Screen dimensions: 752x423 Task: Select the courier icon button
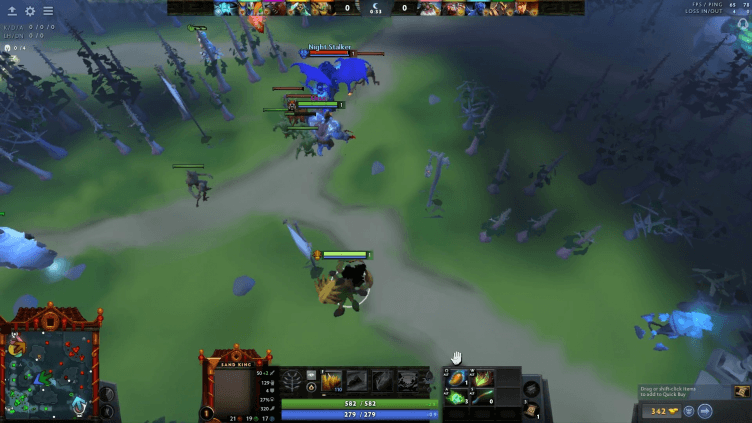pyautogui.click(x=689, y=410)
